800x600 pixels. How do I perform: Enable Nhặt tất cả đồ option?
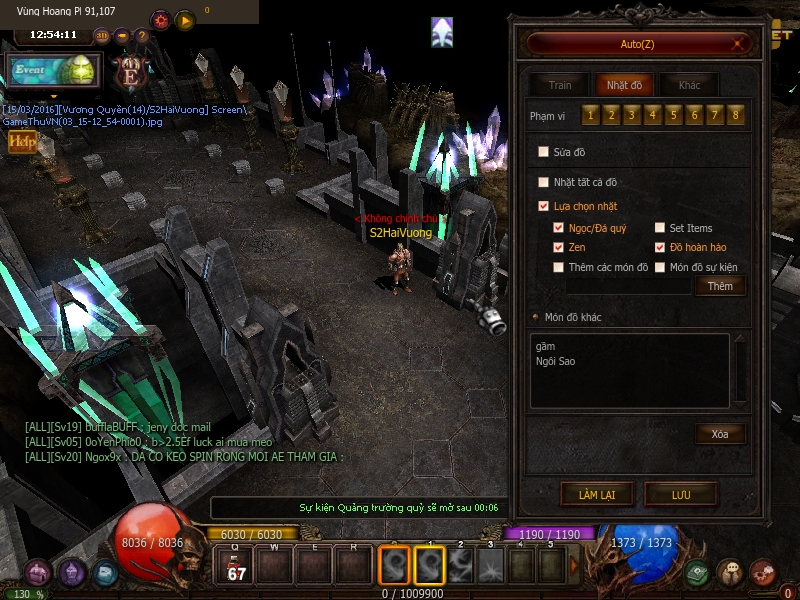[544, 182]
